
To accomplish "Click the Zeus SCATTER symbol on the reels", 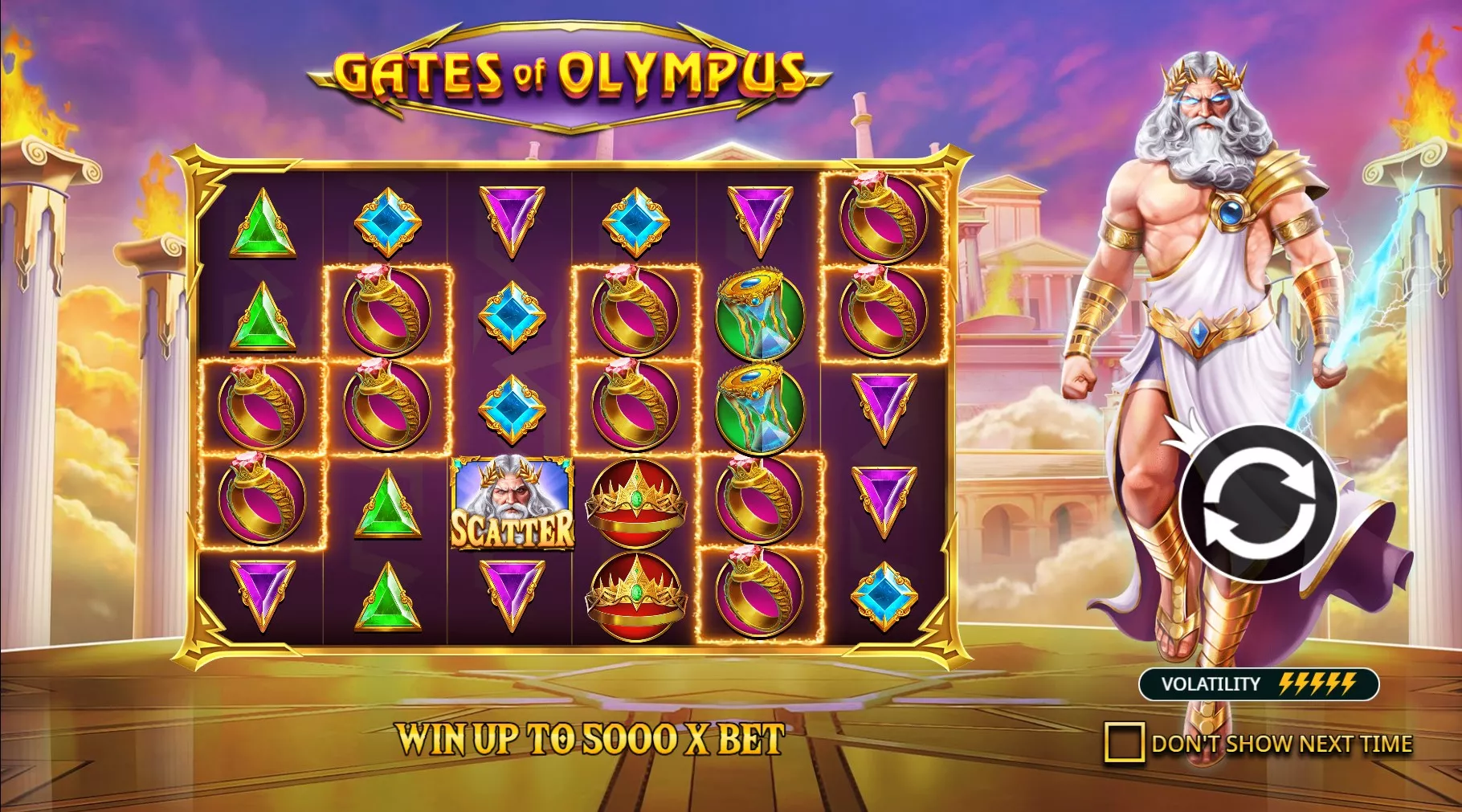I will [x=512, y=506].
